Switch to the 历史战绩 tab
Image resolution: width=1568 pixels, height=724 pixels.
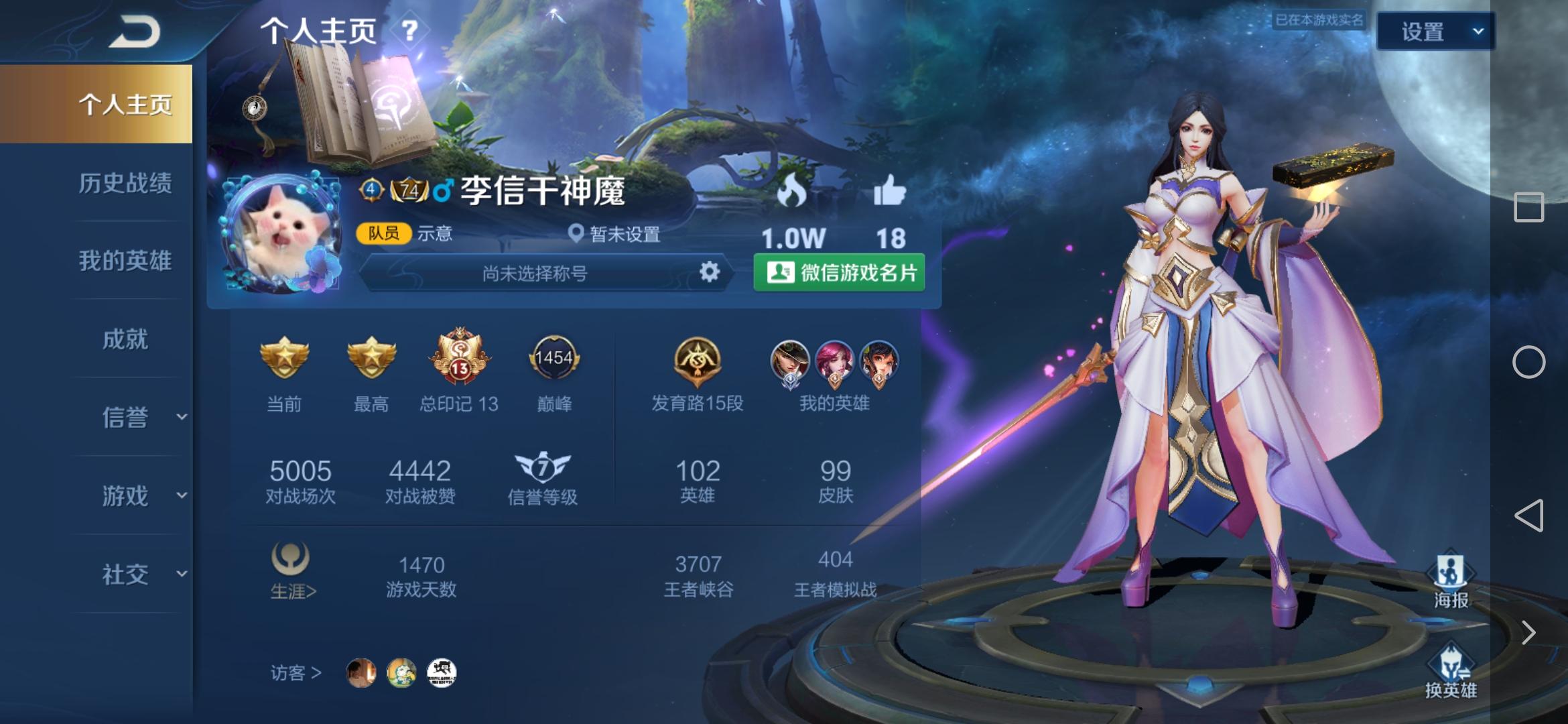click(x=125, y=184)
